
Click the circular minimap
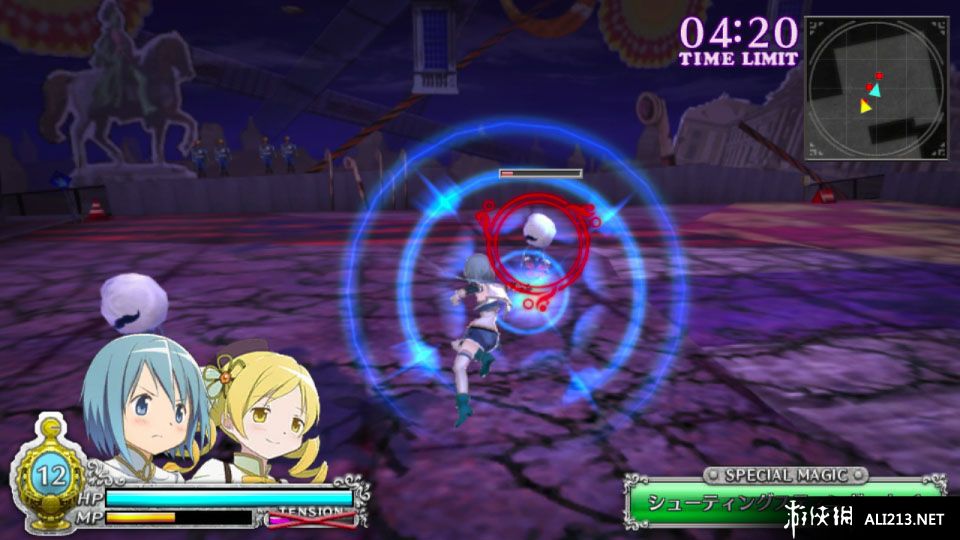point(876,88)
